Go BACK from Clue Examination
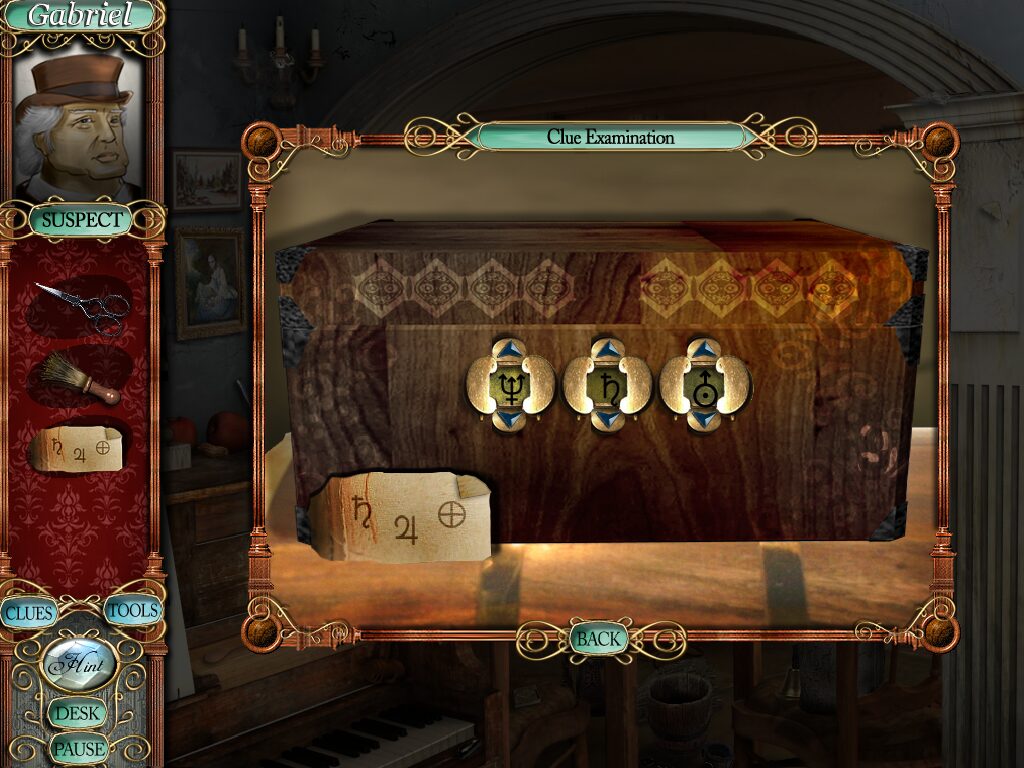This screenshot has height=768, width=1024. pos(598,639)
